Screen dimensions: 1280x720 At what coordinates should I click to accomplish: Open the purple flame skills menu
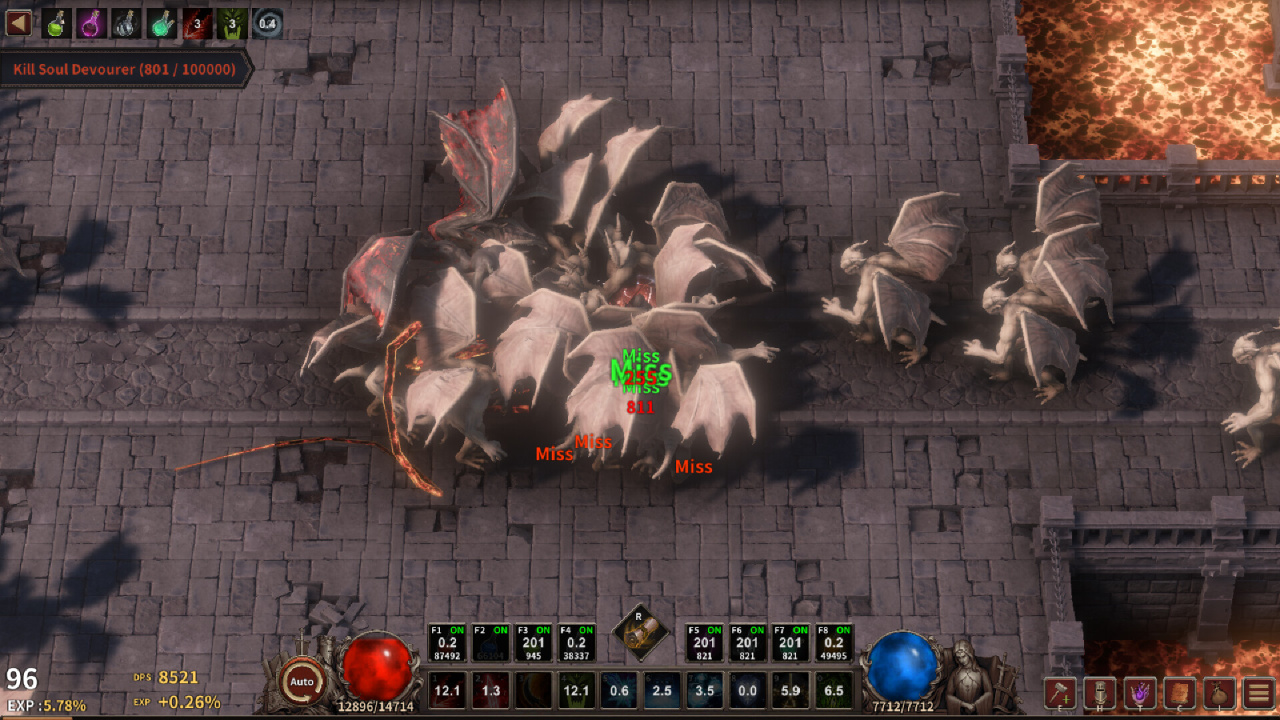pyautogui.click(x=1139, y=692)
